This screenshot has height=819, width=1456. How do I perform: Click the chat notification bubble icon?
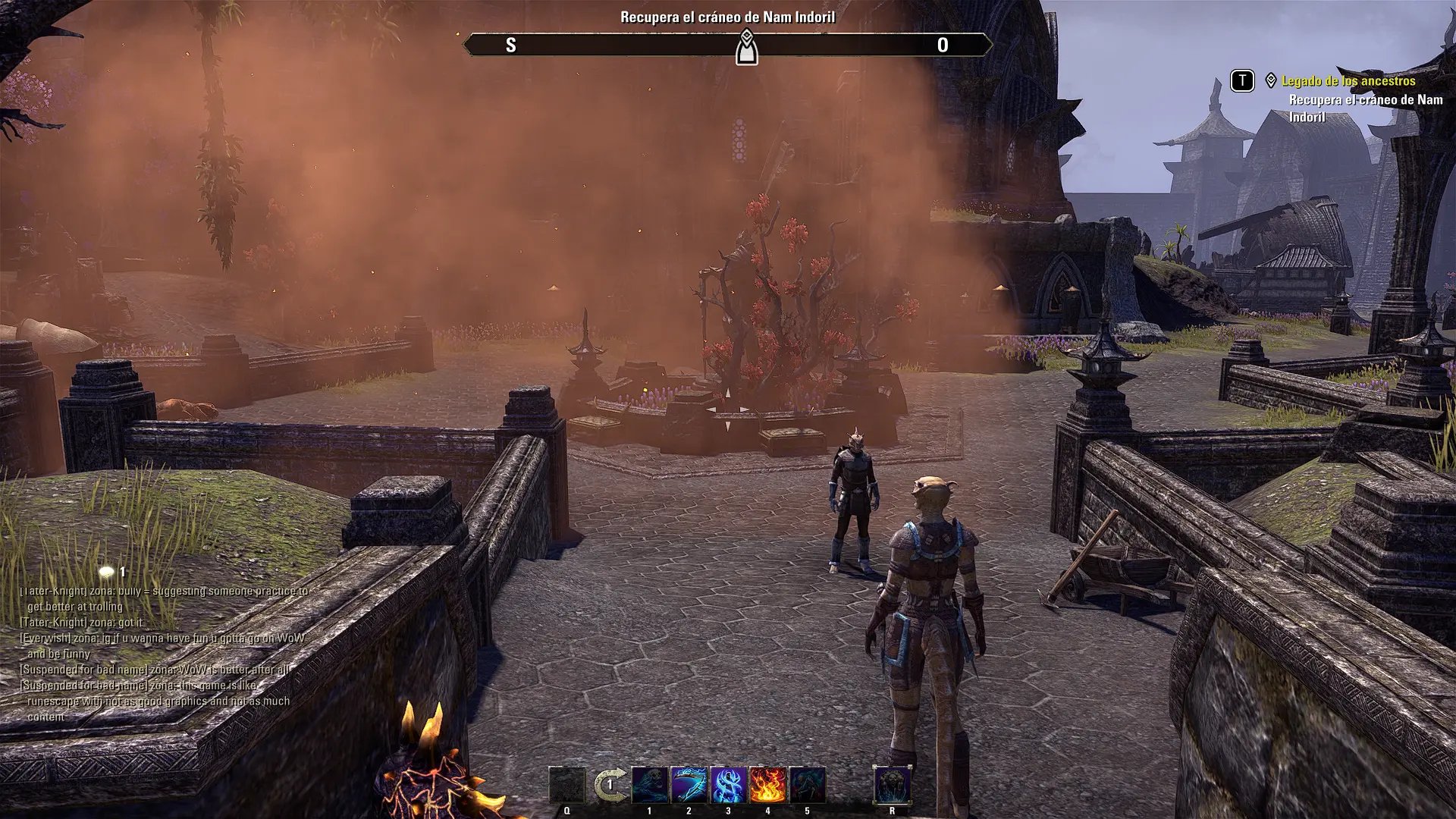tap(107, 572)
